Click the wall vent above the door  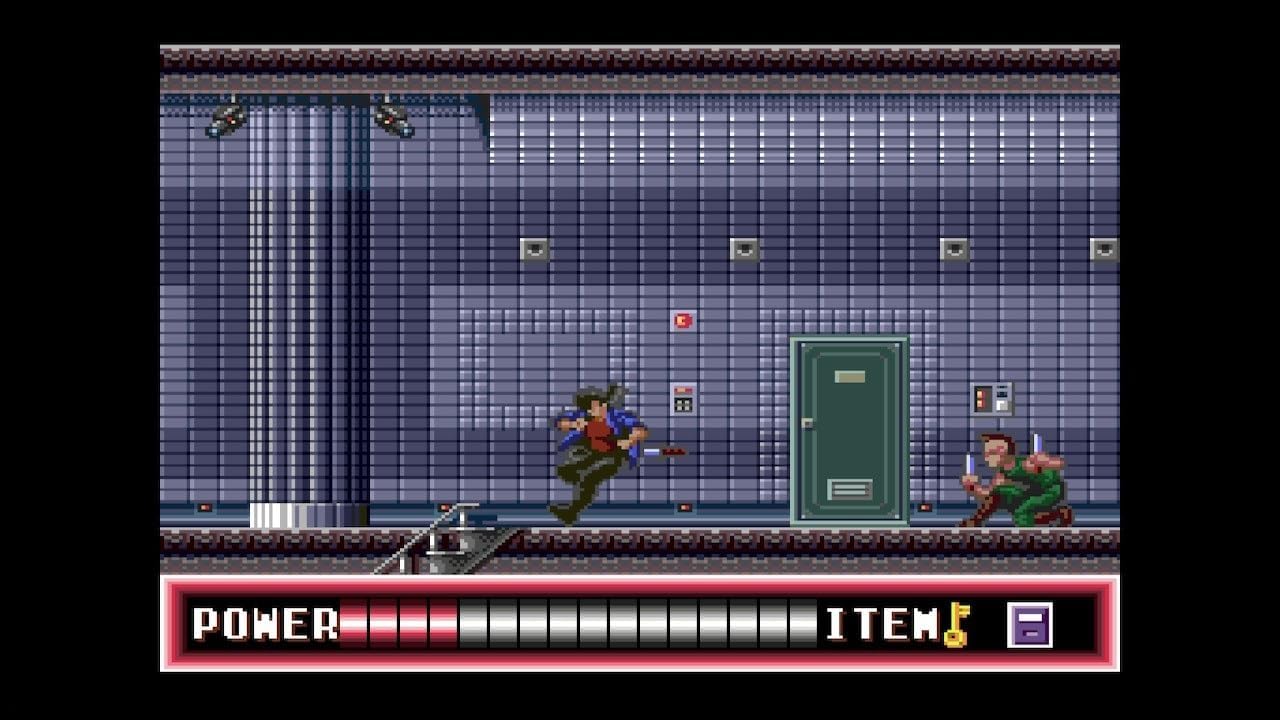955,249
